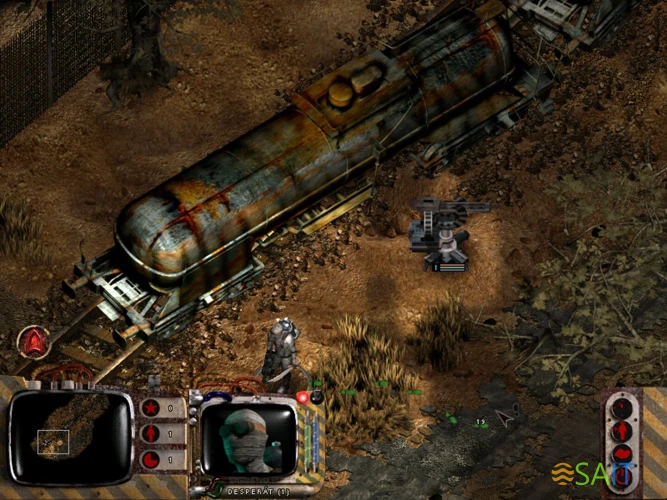This screenshot has height=500, width=667.
Task: Click the red power button on right panel
Action: 622,476
